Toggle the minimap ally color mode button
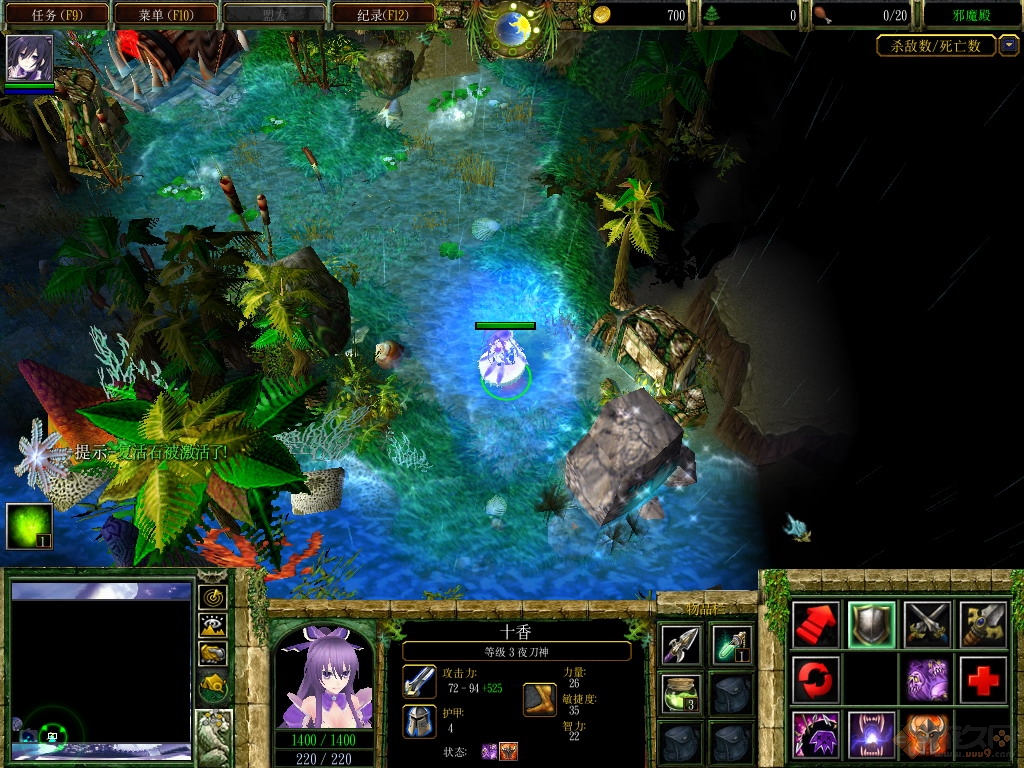1024x768 pixels. (x=213, y=654)
